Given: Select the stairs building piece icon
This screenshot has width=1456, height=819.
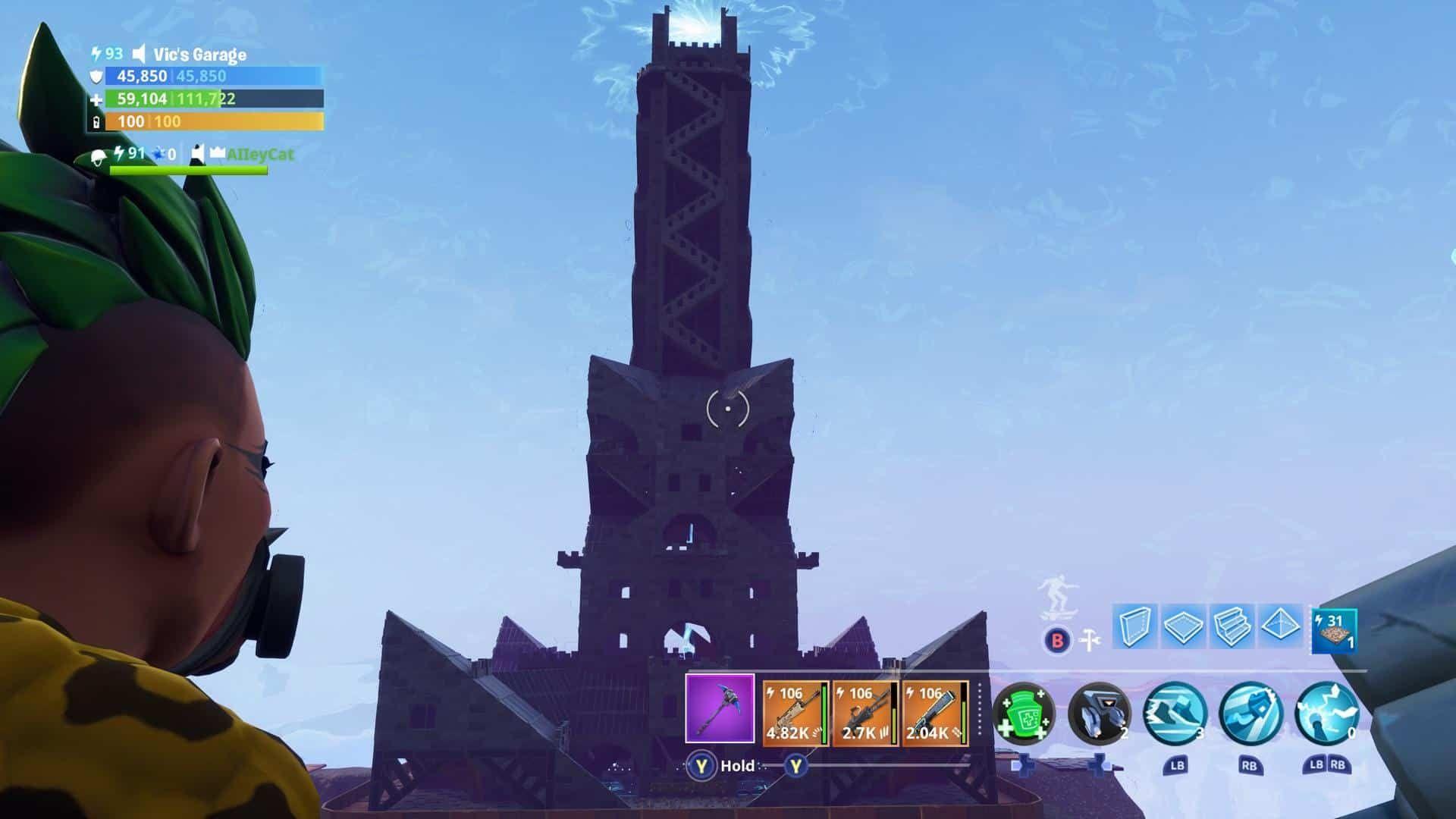Looking at the screenshot, I should coord(1232,627).
